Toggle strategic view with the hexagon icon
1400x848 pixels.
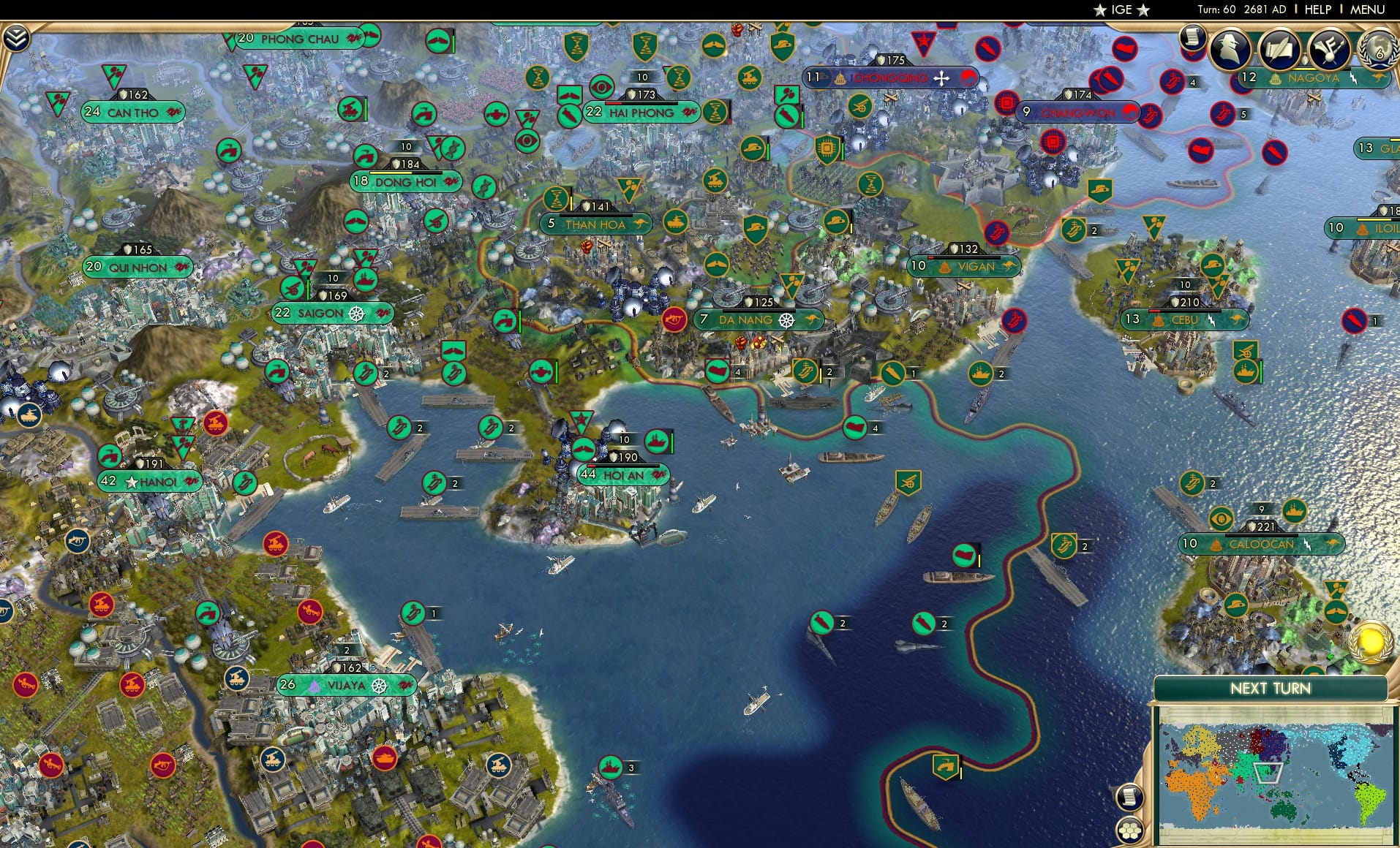[x=1129, y=830]
